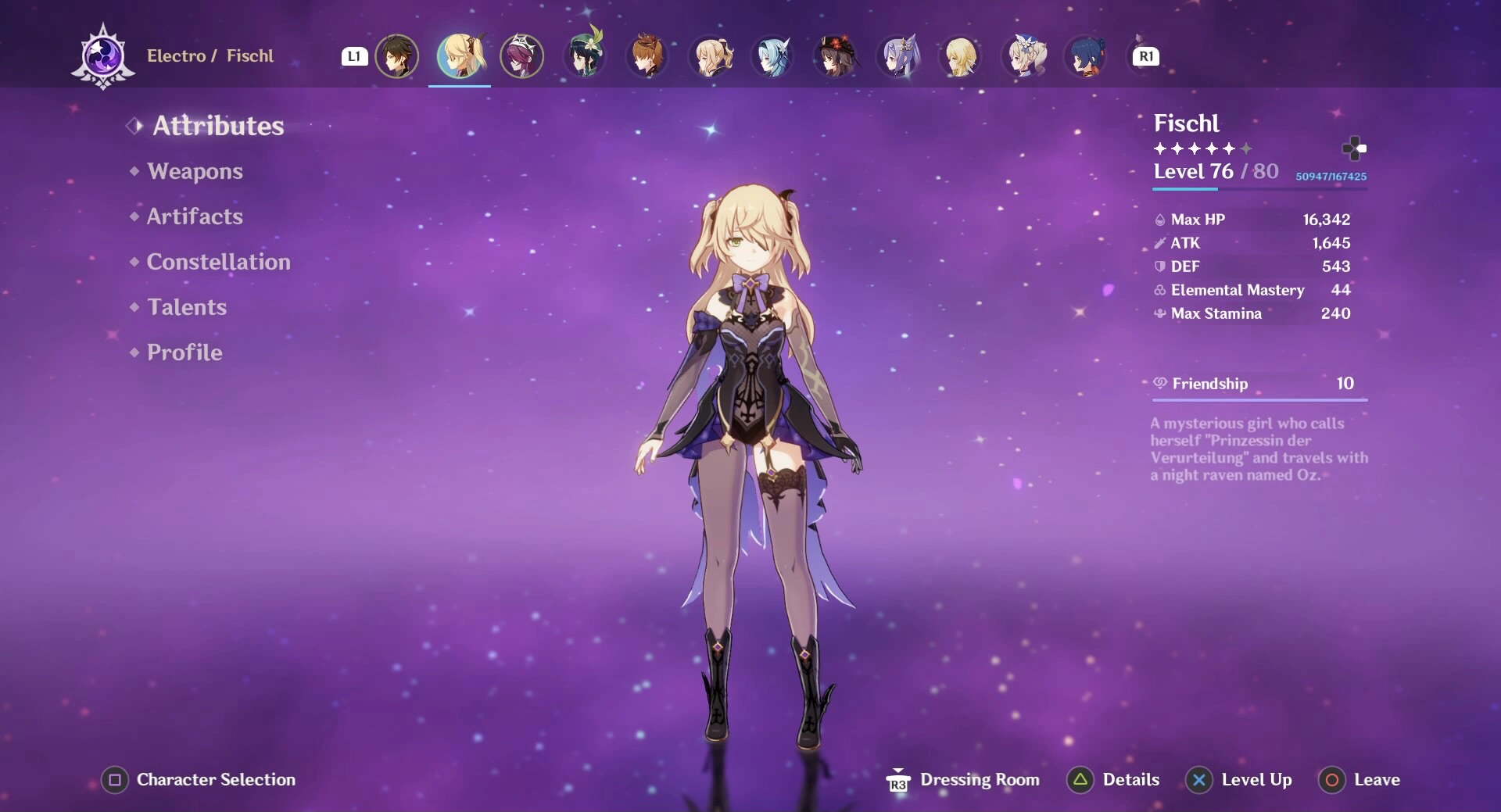This screenshot has width=1501, height=812.
Task: Select Barbara's character portrait
Action: pos(1023,55)
